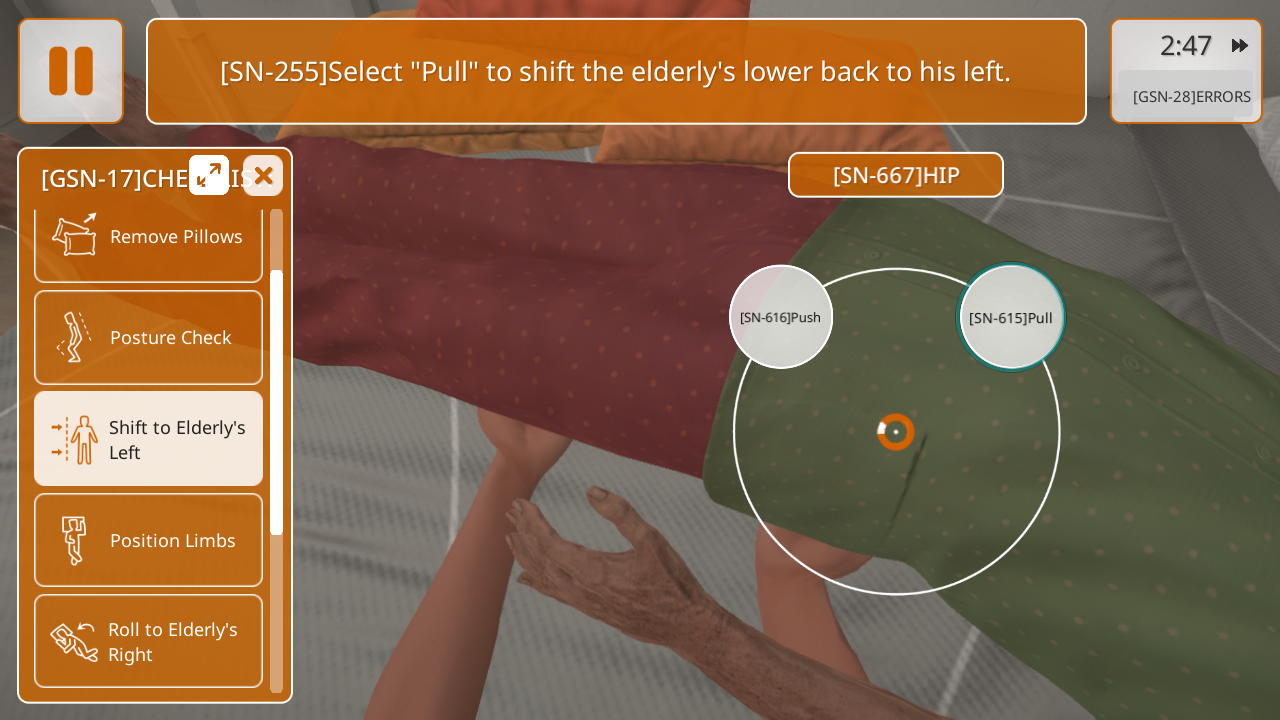The height and width of the screenshot is (720, 1280).
Task: Open the Posture Check step
Action: 148,338
